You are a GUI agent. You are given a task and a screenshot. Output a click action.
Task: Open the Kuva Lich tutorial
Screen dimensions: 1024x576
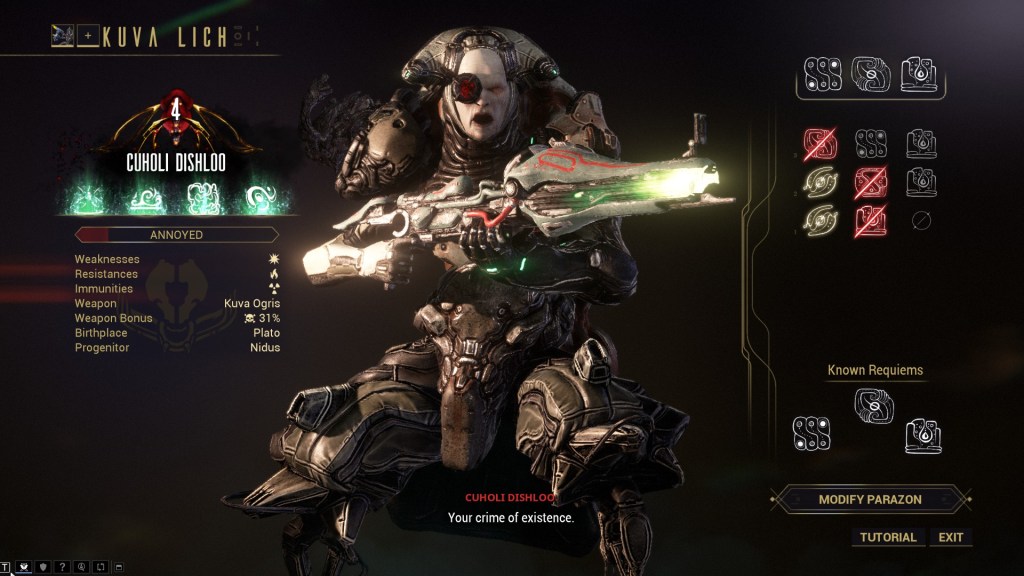888,537
